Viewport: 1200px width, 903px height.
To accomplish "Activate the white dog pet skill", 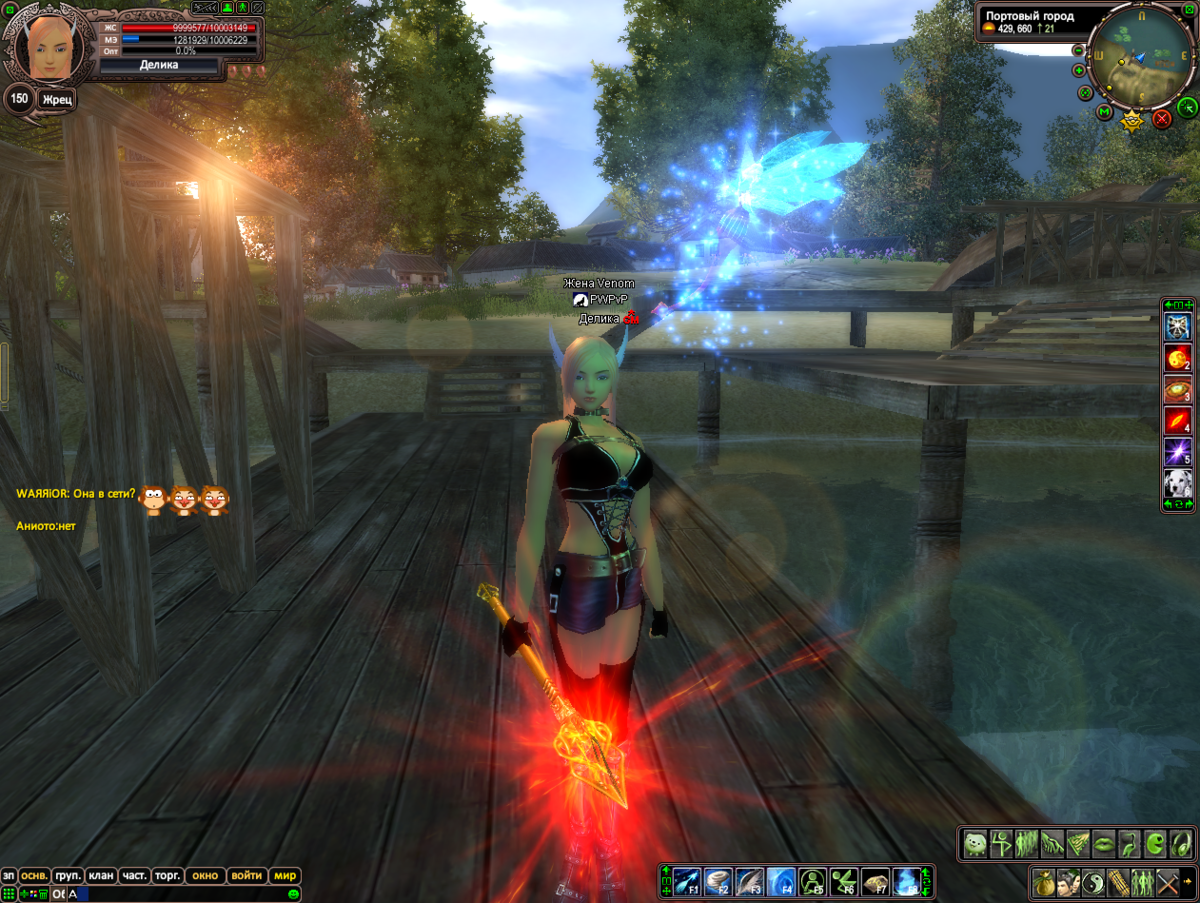I will point(1177,484).
